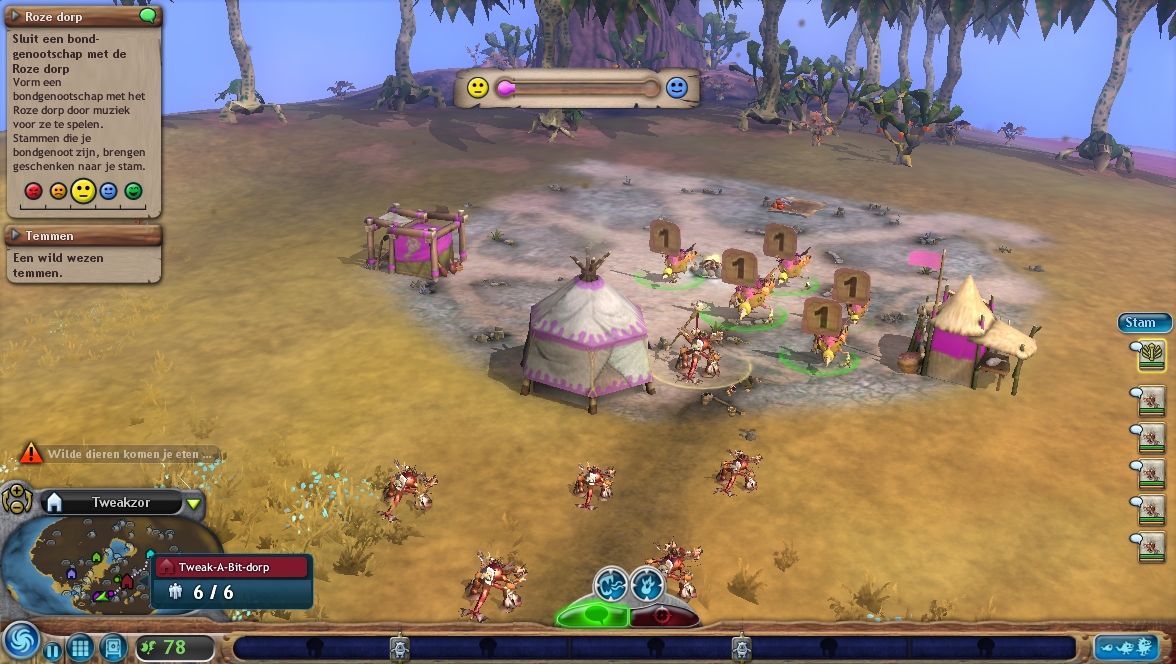Image resolution: width=1176 pixels, height=664 pixels.
Task: Switch to red attack stance
Action: pos(662,614)
